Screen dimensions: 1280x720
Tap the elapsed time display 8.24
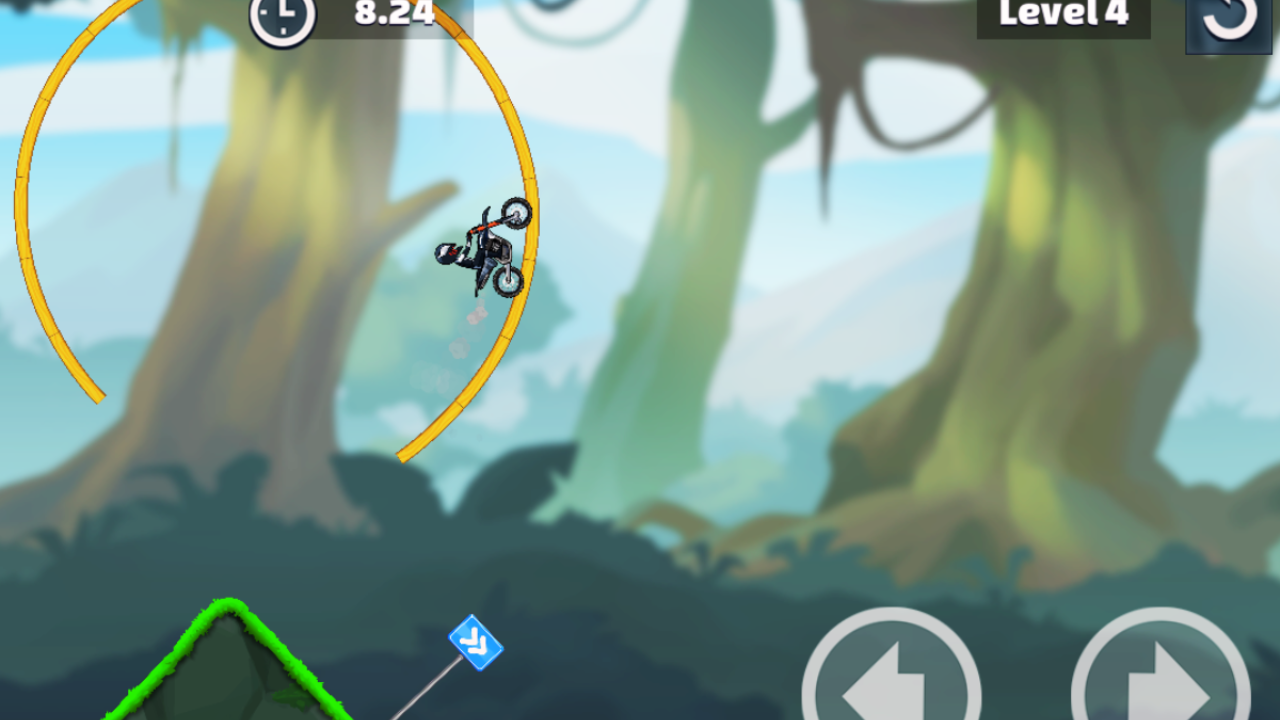394,14
